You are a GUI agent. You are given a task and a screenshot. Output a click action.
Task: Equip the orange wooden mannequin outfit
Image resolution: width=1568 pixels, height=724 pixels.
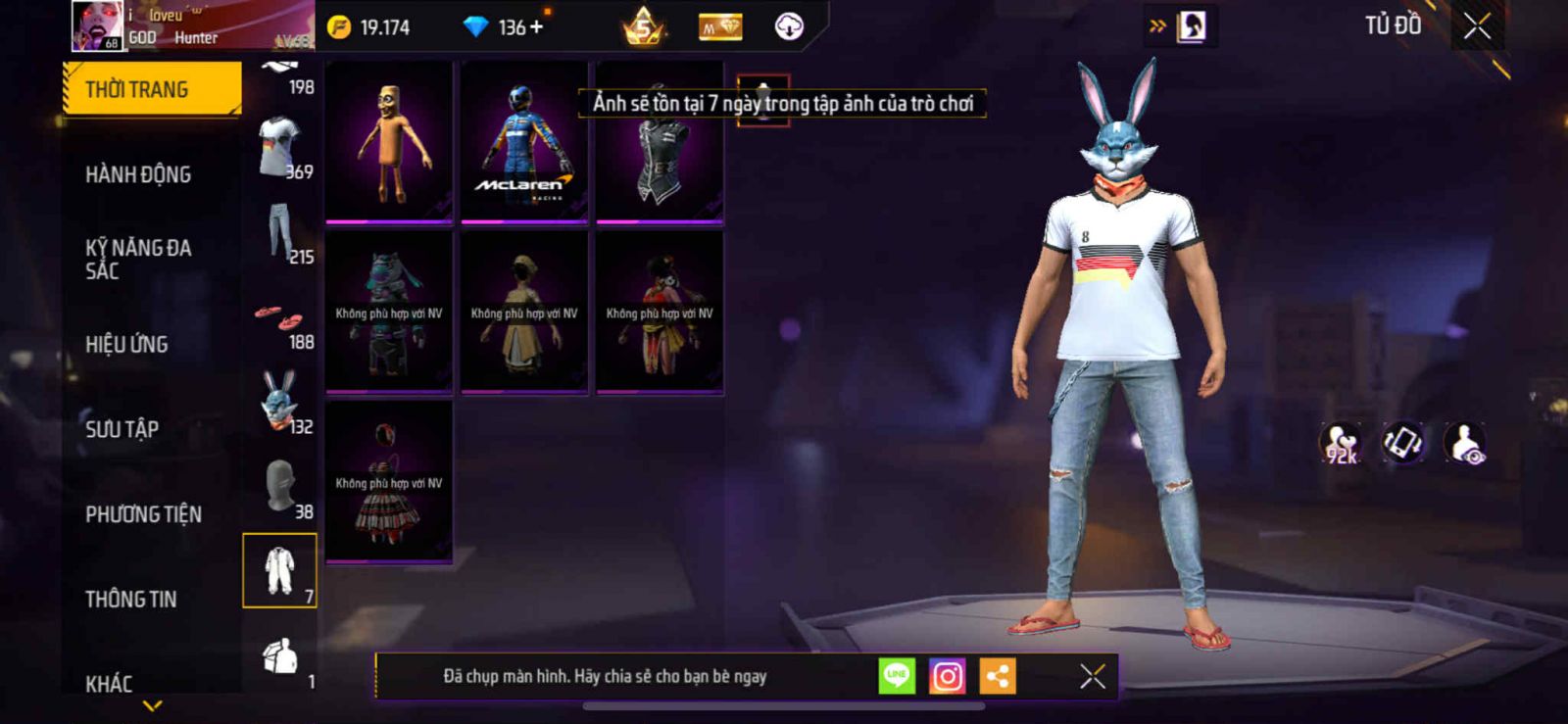(x=389, y=142)
